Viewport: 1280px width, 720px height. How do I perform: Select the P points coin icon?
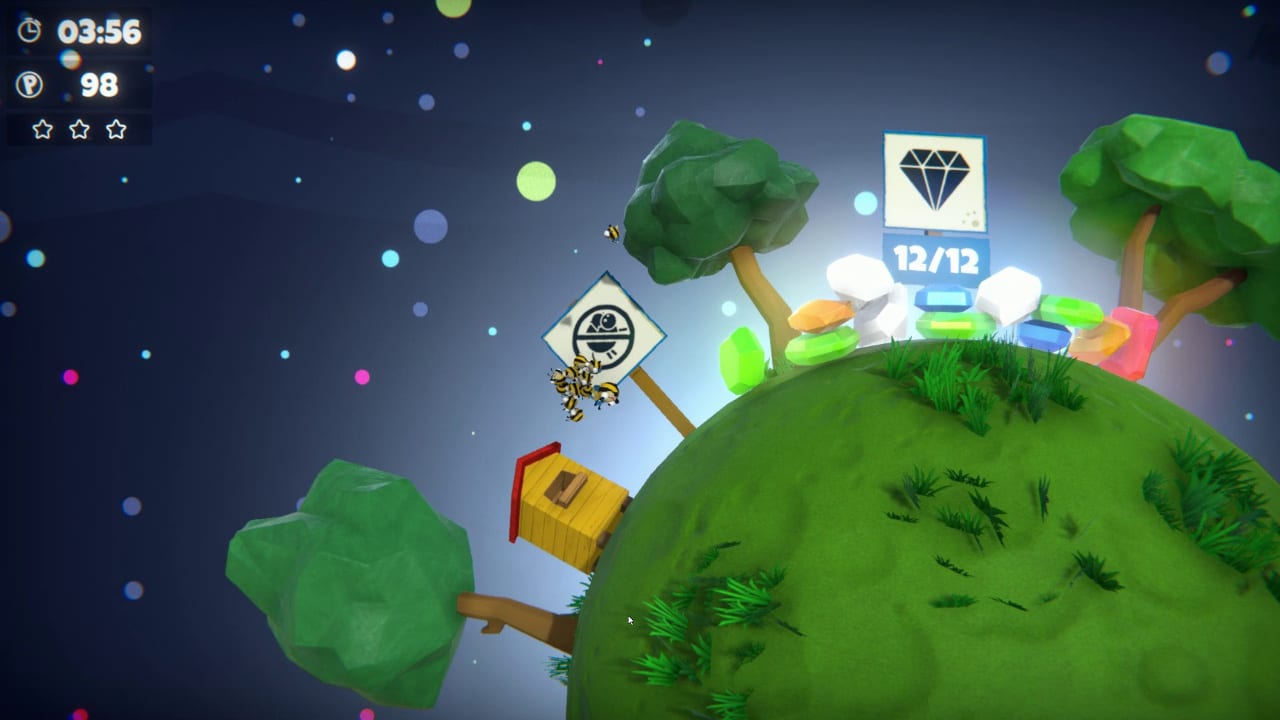pos(28,84)
